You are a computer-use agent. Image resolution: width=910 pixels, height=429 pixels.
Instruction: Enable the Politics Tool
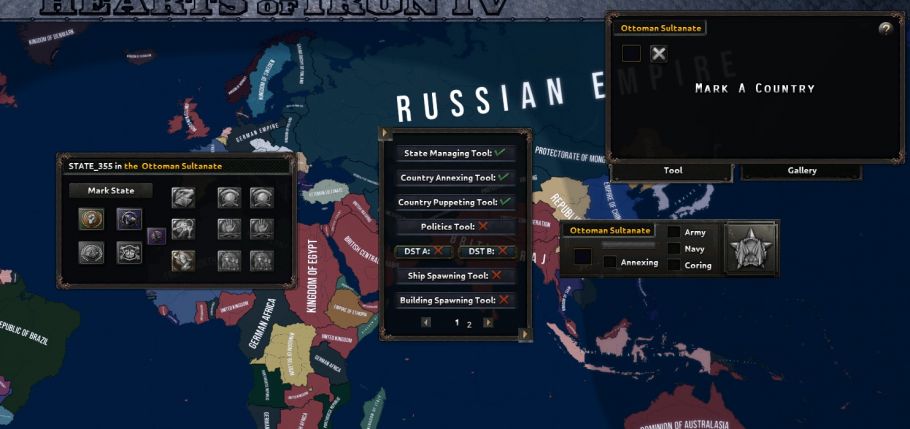(454, 227)
